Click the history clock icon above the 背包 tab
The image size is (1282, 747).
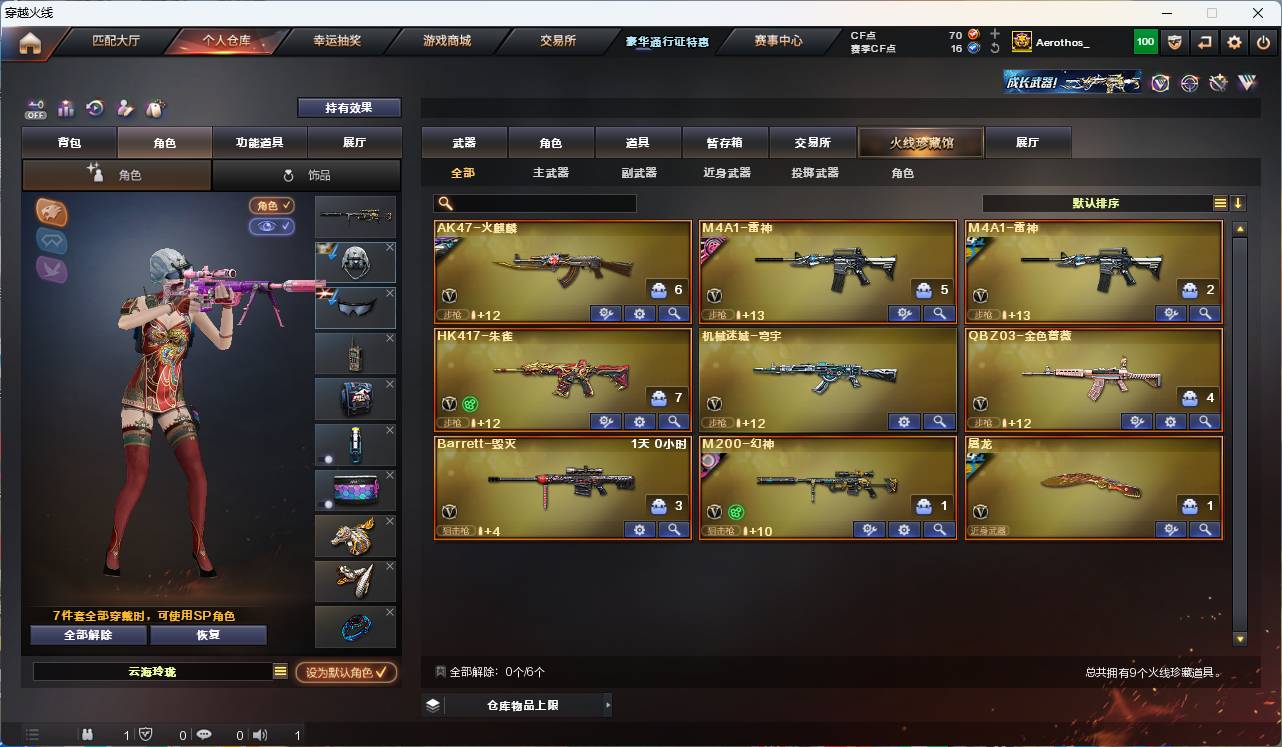(x=94, y=108)
